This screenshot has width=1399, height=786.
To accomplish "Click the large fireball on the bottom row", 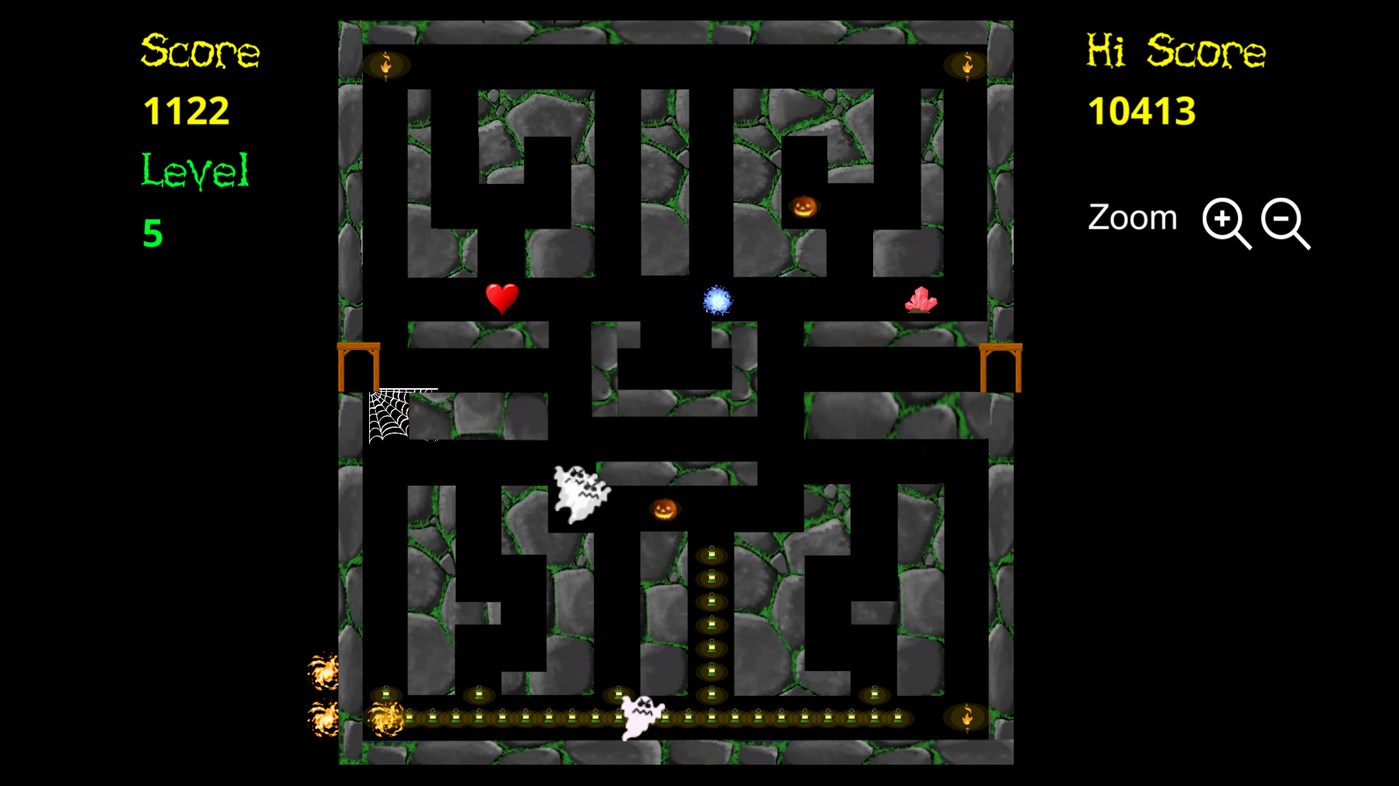I will pyautogui.click(x=385, y=720).
